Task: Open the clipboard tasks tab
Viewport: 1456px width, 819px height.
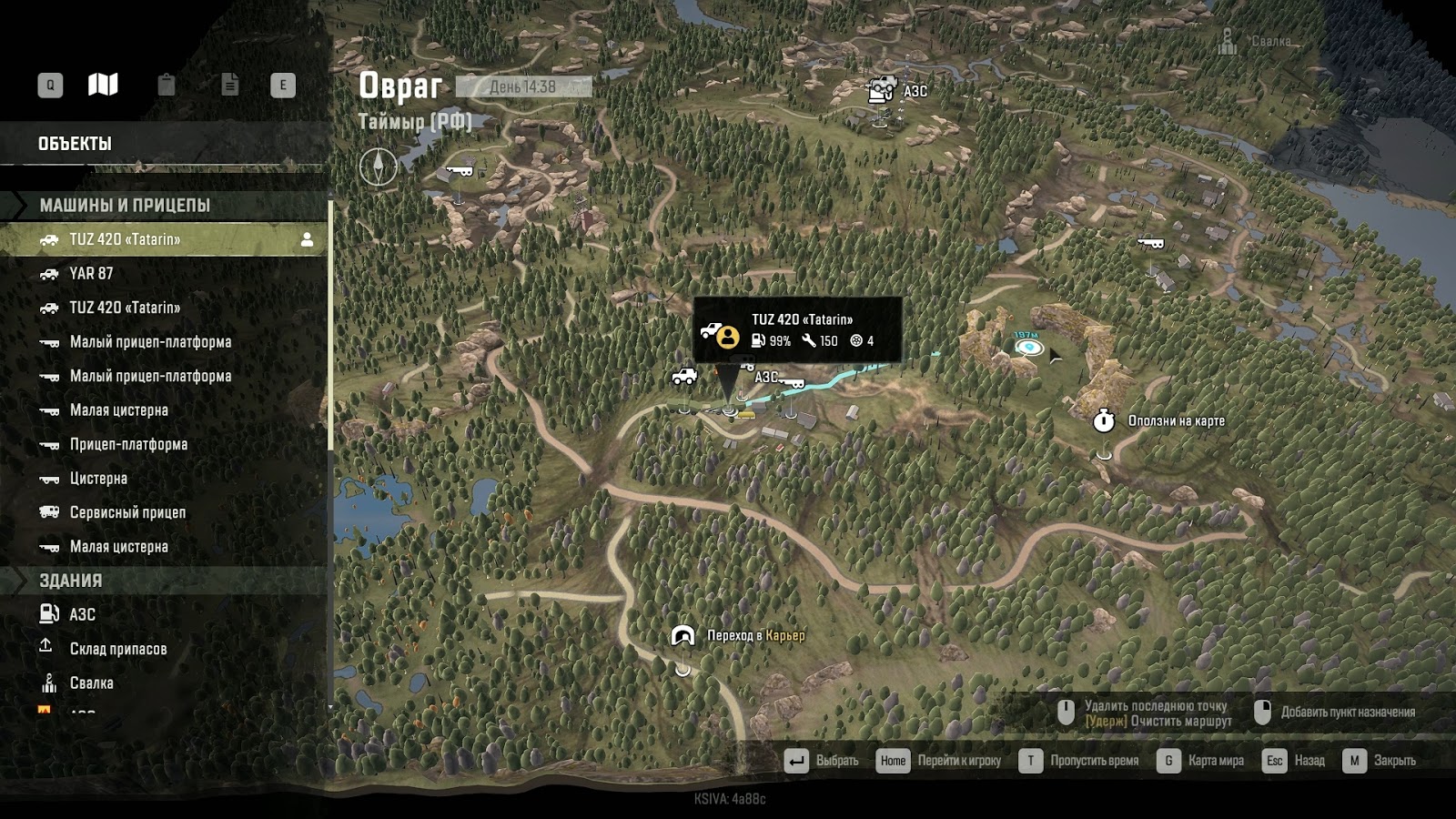Action: 167,86
